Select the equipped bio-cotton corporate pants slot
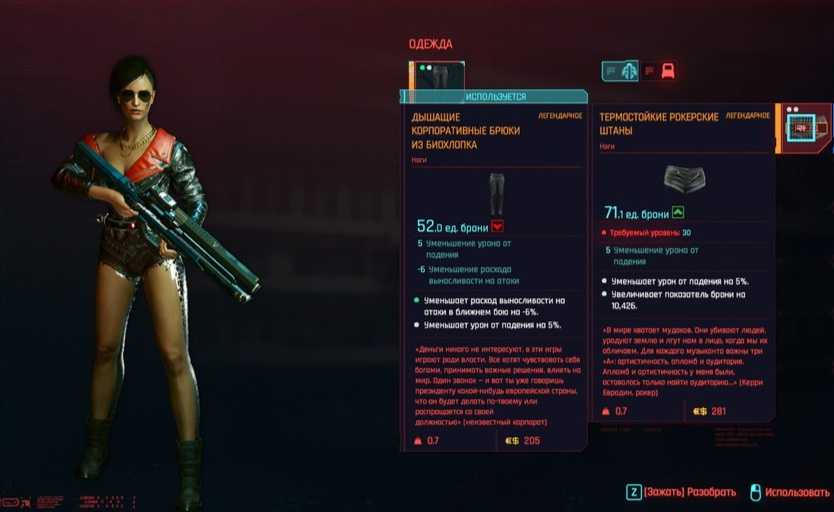834x512 pixels. (x=438, y=76)
